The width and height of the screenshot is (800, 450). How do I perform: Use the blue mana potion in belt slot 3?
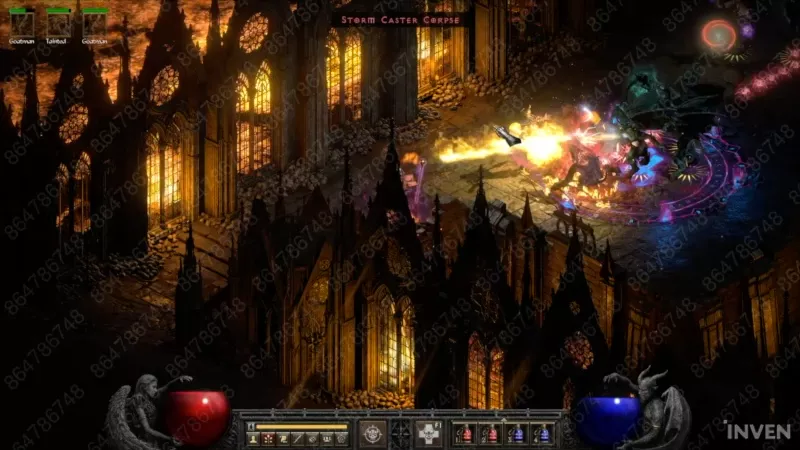click(x=516, y=434)
